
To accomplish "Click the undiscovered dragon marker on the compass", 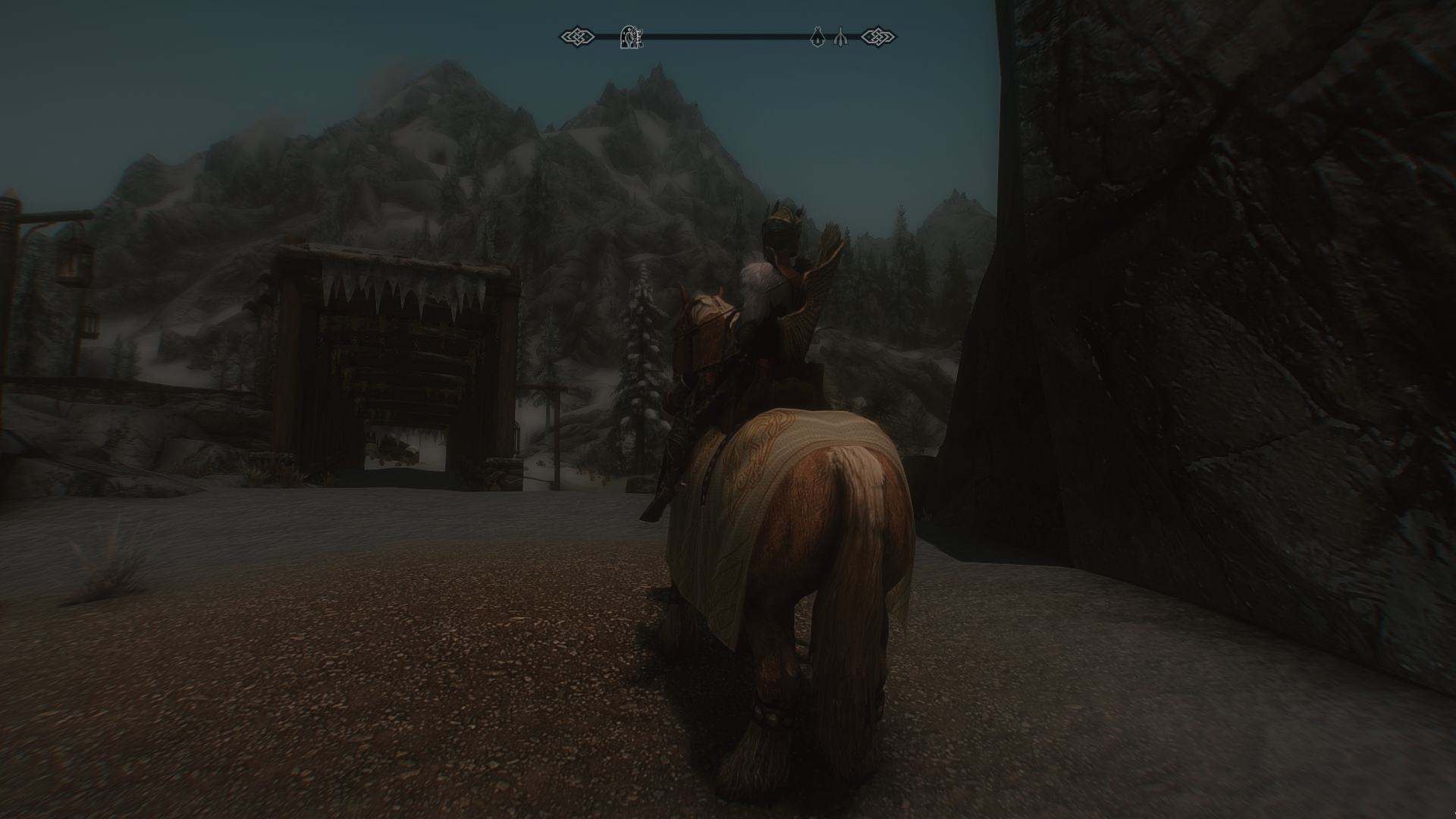I will coord(840,36).
